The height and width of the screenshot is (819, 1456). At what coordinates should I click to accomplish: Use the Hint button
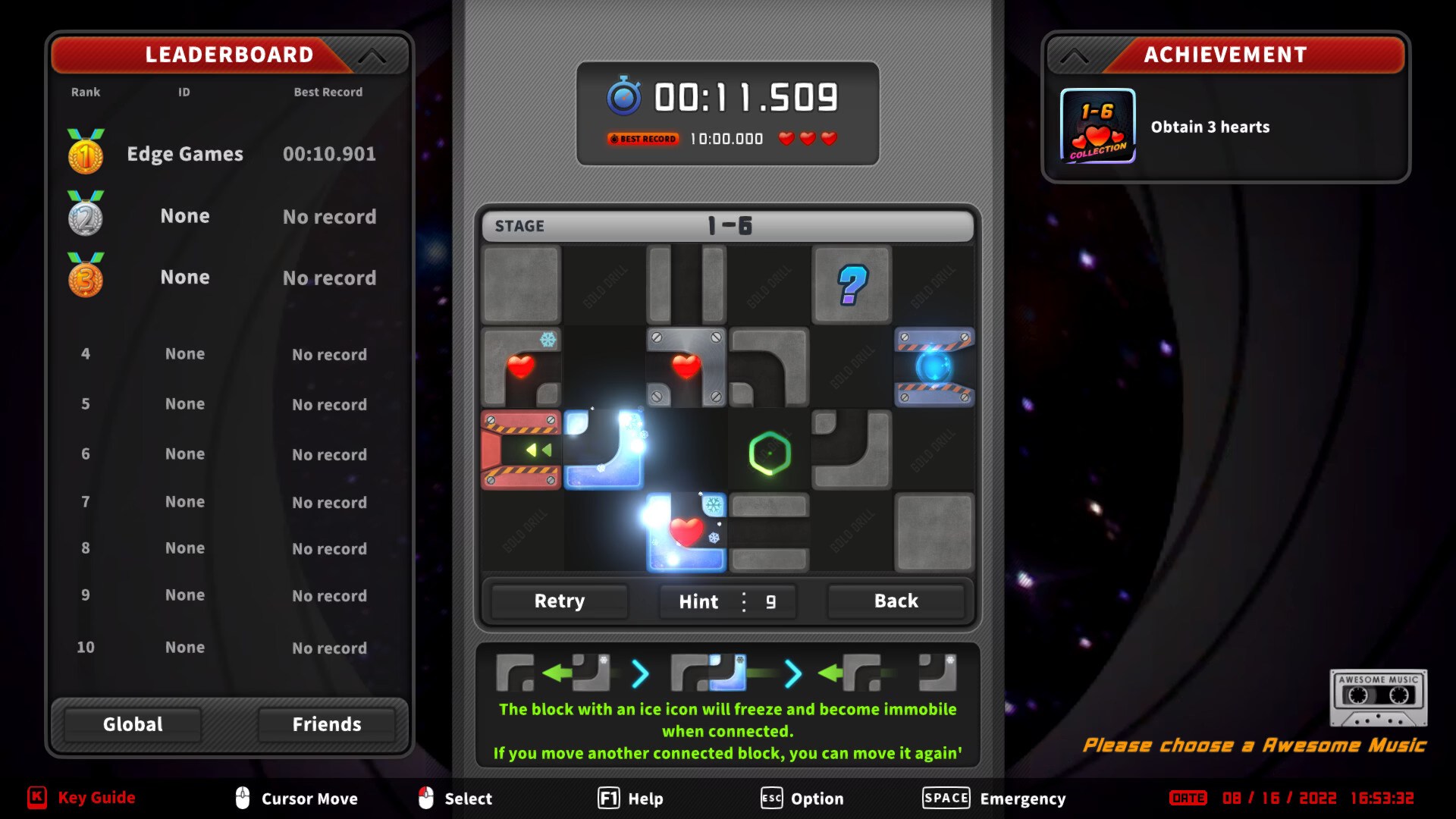pyautogui.click(x=698, y=601)
